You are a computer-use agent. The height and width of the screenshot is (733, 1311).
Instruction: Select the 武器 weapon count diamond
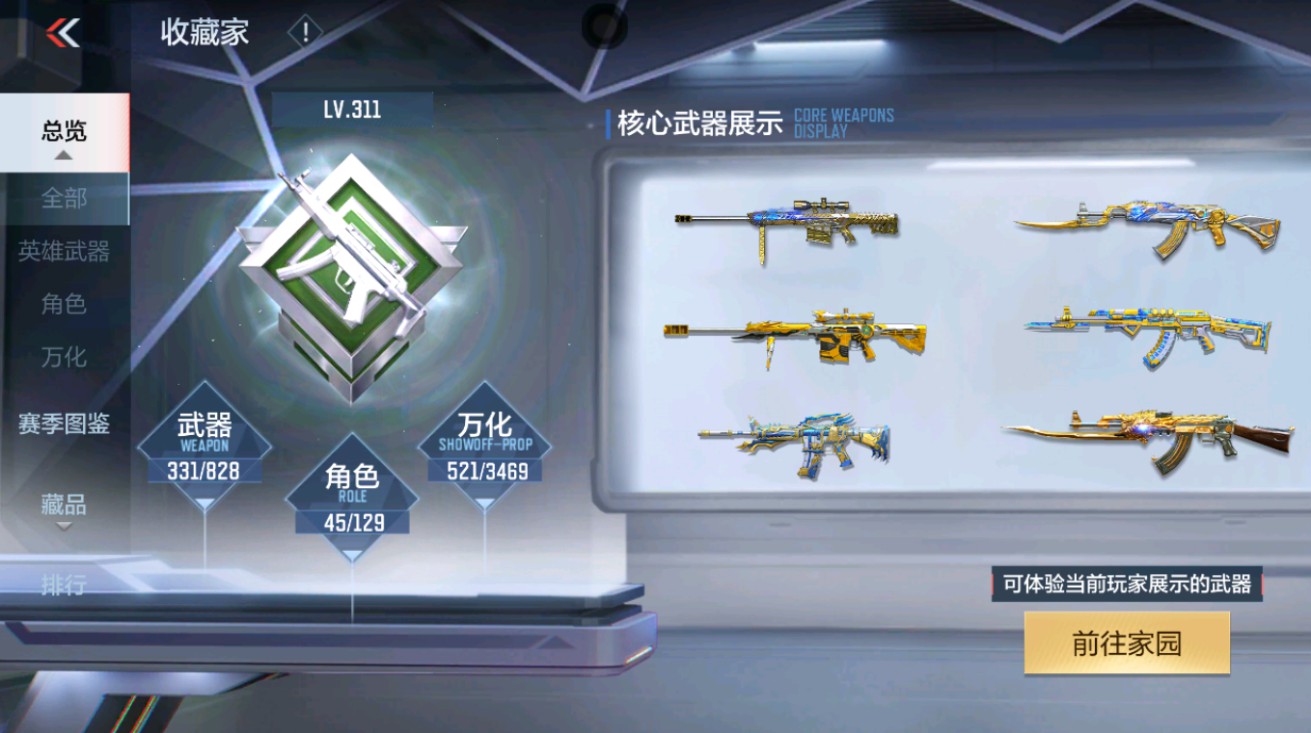(209, 447)
